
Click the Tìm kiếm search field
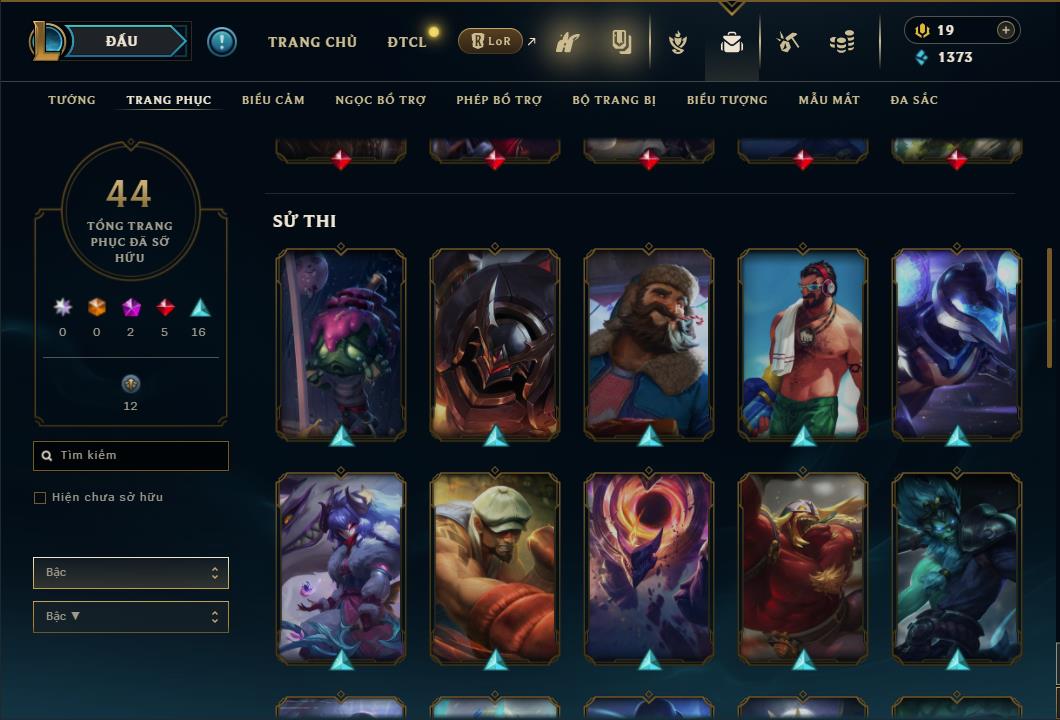pyautogui.click(x=131, y=456)
